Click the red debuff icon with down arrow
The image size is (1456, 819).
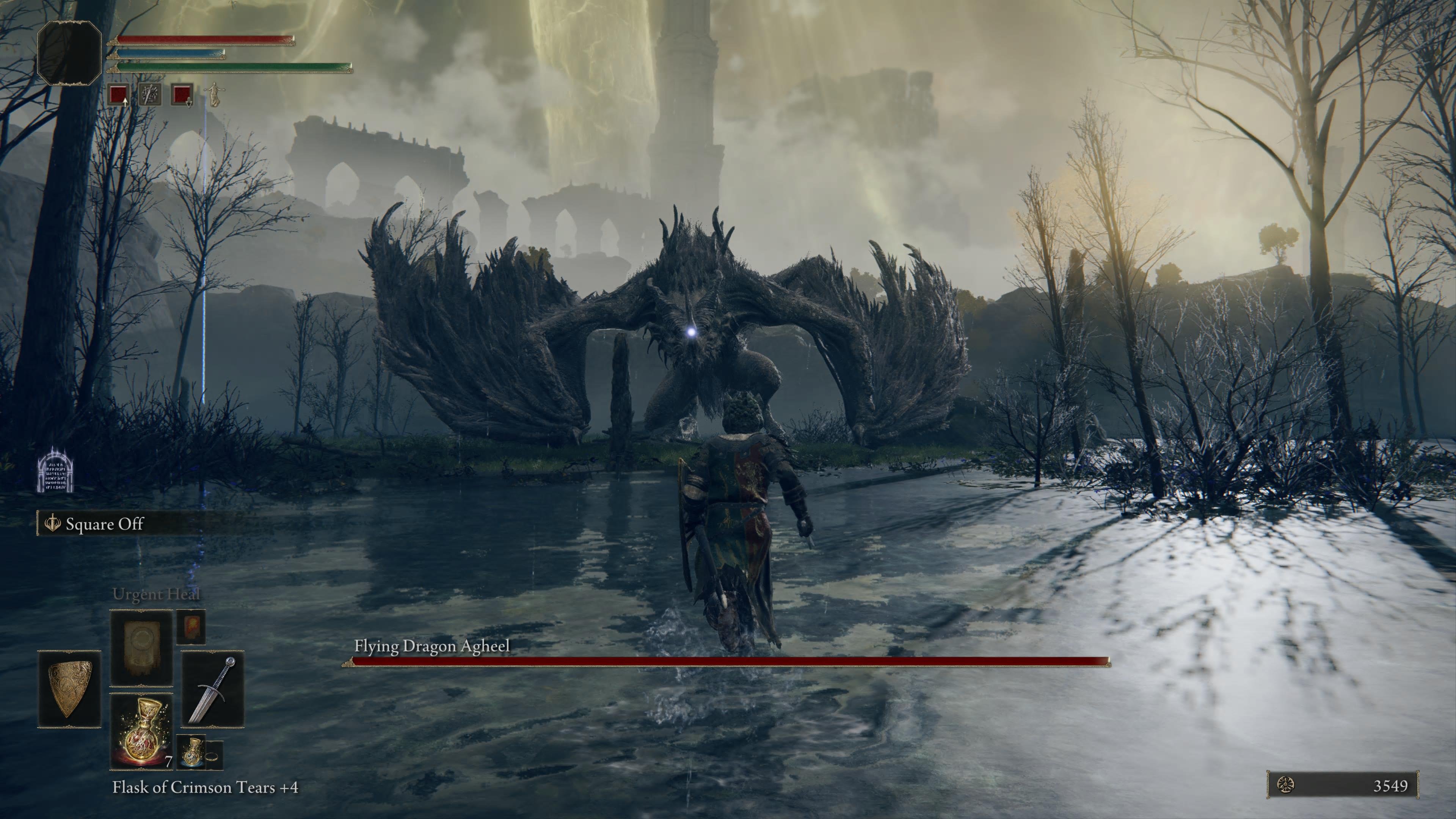[x=182, y=94]
